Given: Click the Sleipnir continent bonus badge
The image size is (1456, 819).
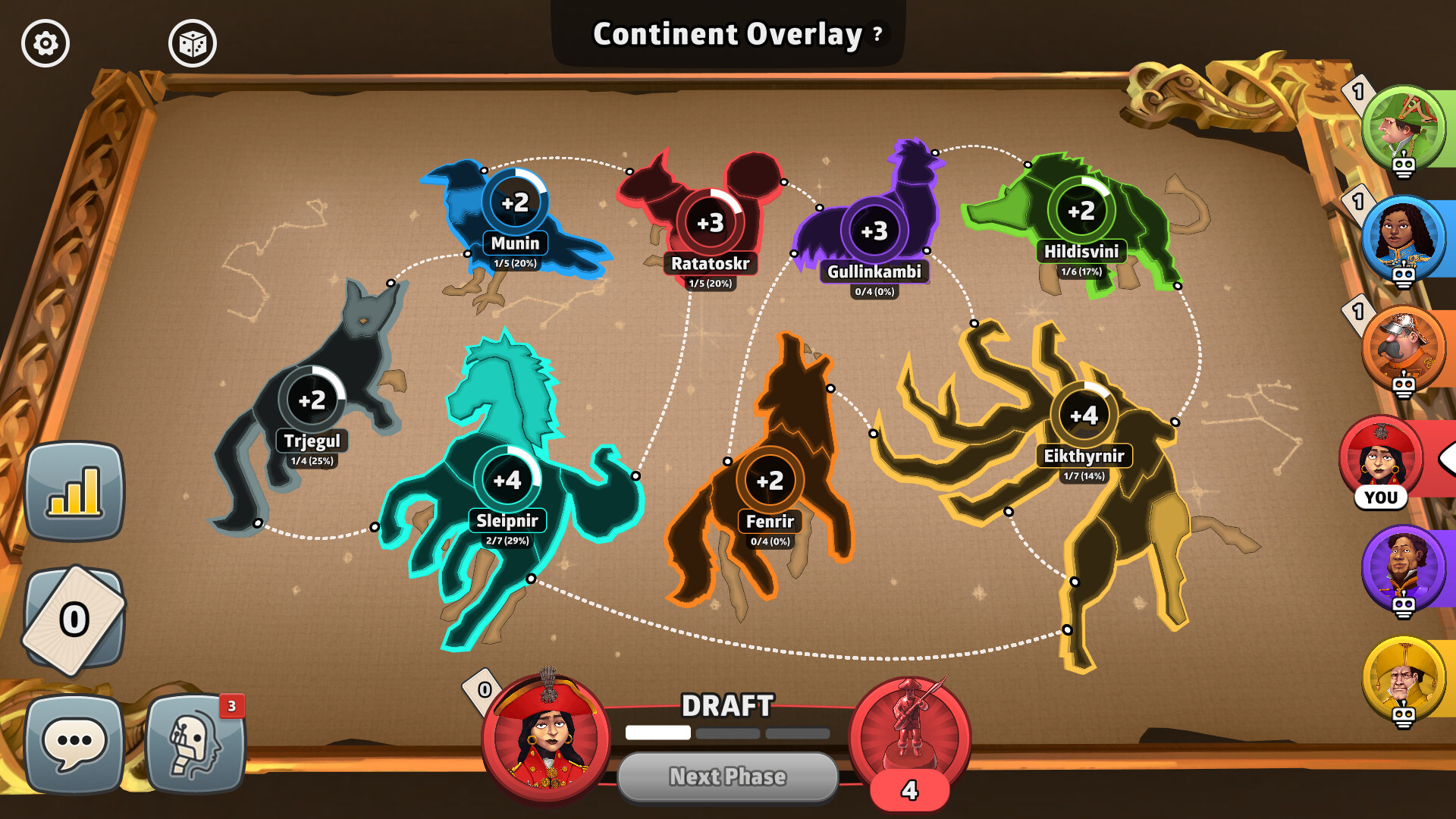Looking at the screenshot, I should pyautogui.click(x=507, y=479).
